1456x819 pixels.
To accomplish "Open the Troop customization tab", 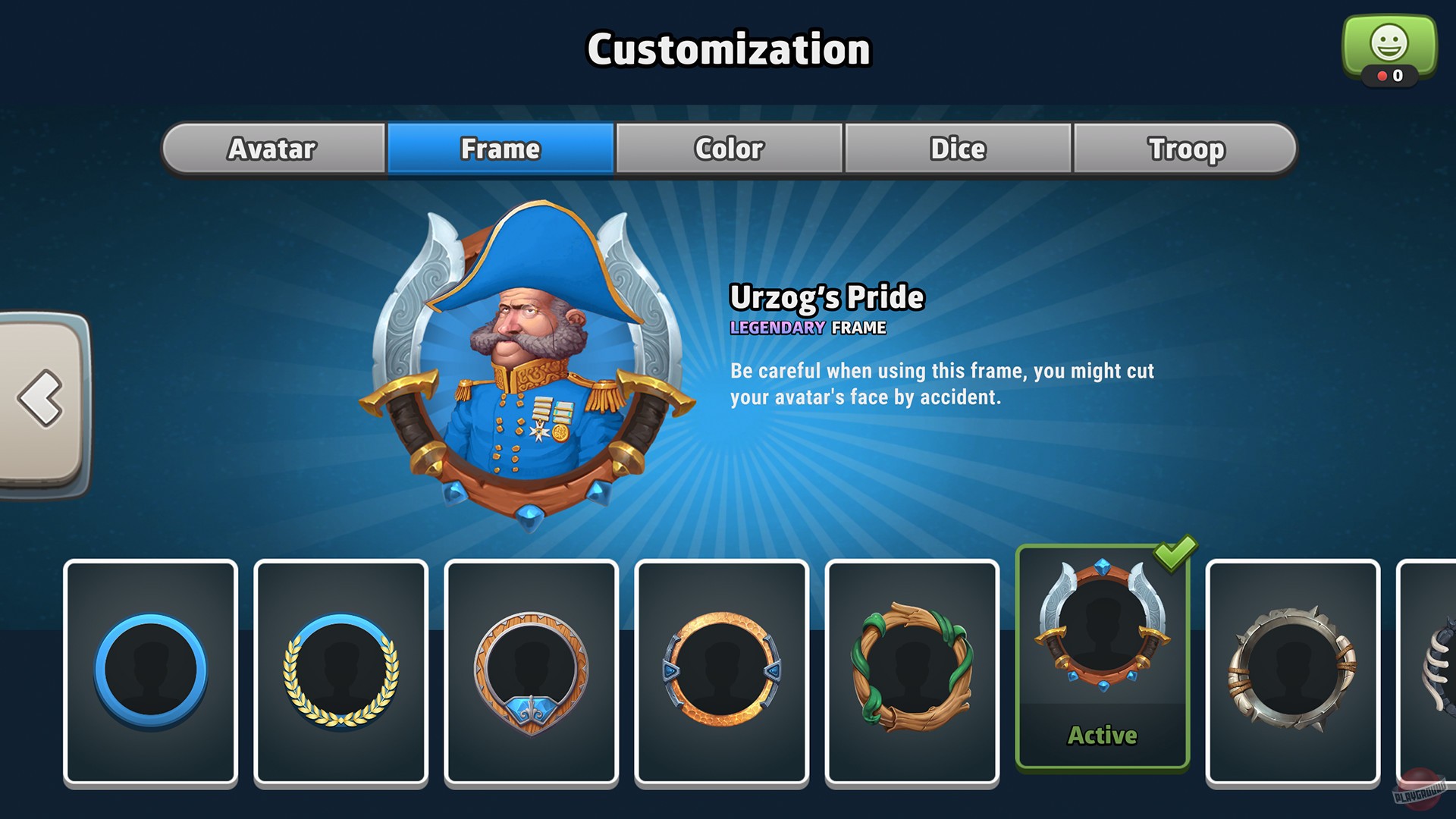I will (1186, 149).
